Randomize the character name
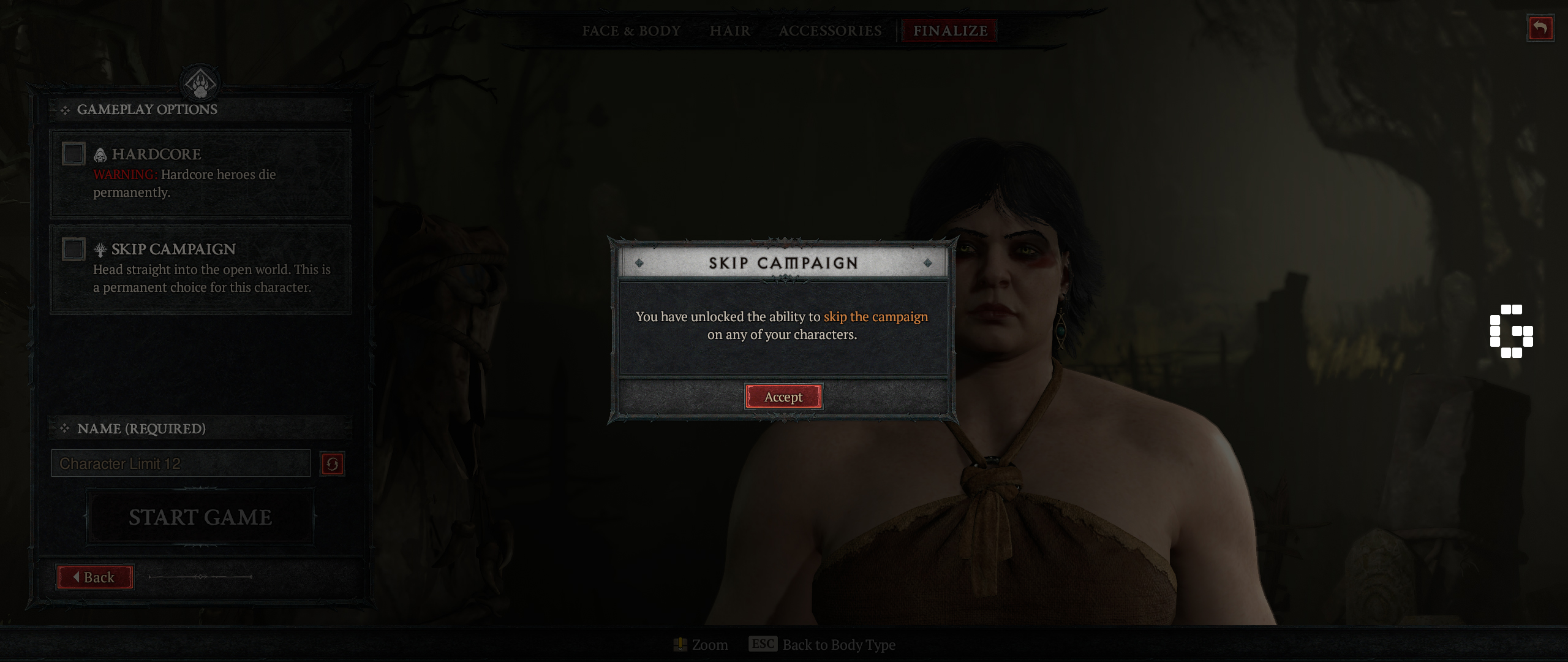Screen dimensions: 1568x662 point(332,464)
